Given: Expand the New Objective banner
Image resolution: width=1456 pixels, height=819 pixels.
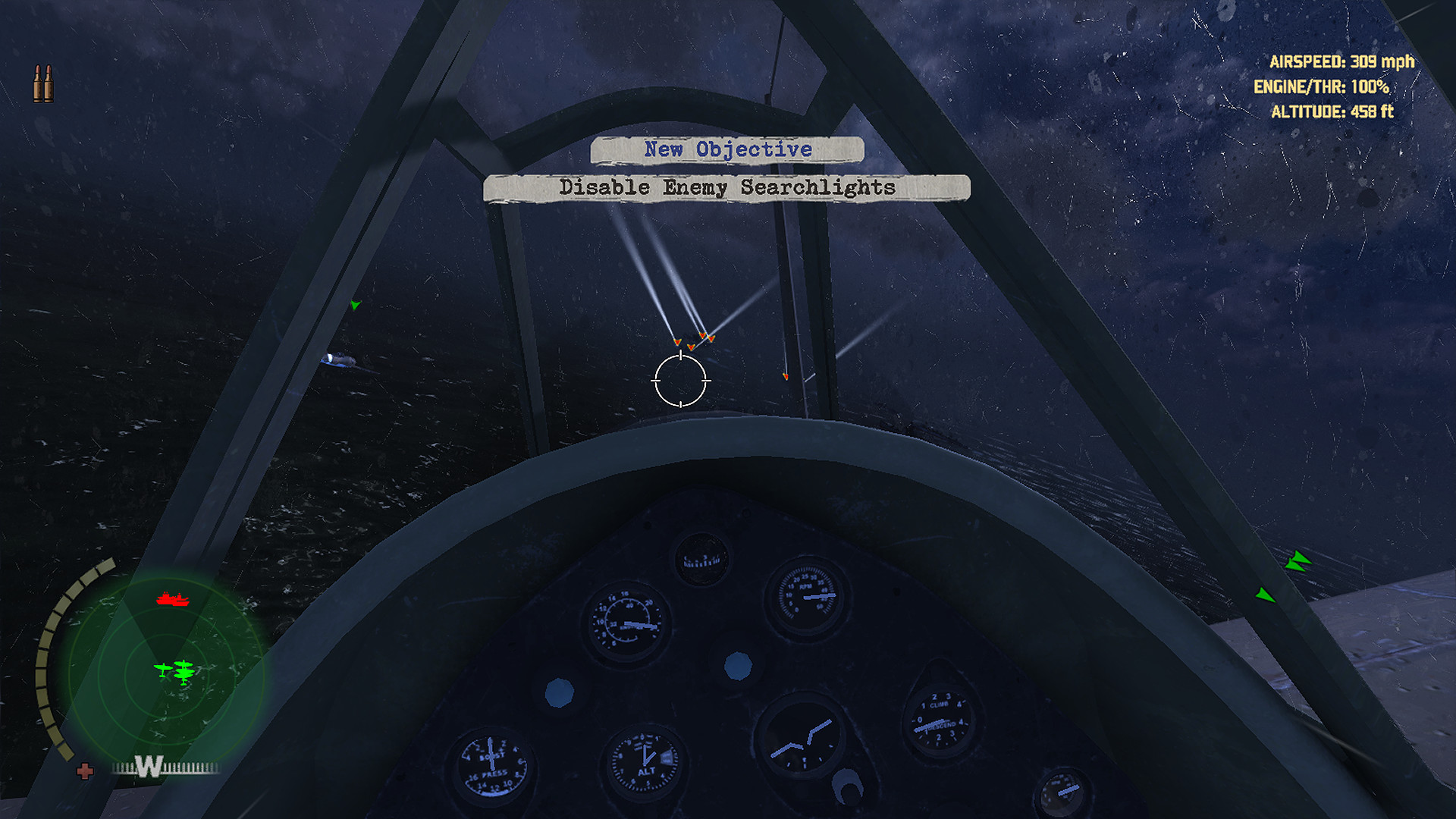Looking at the screenshot, I should tap(726, 149).
